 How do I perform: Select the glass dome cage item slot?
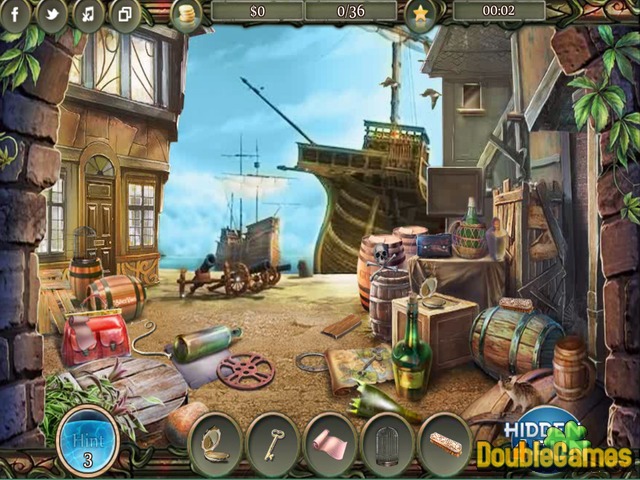pyautogui.click(x=388, y=439)
